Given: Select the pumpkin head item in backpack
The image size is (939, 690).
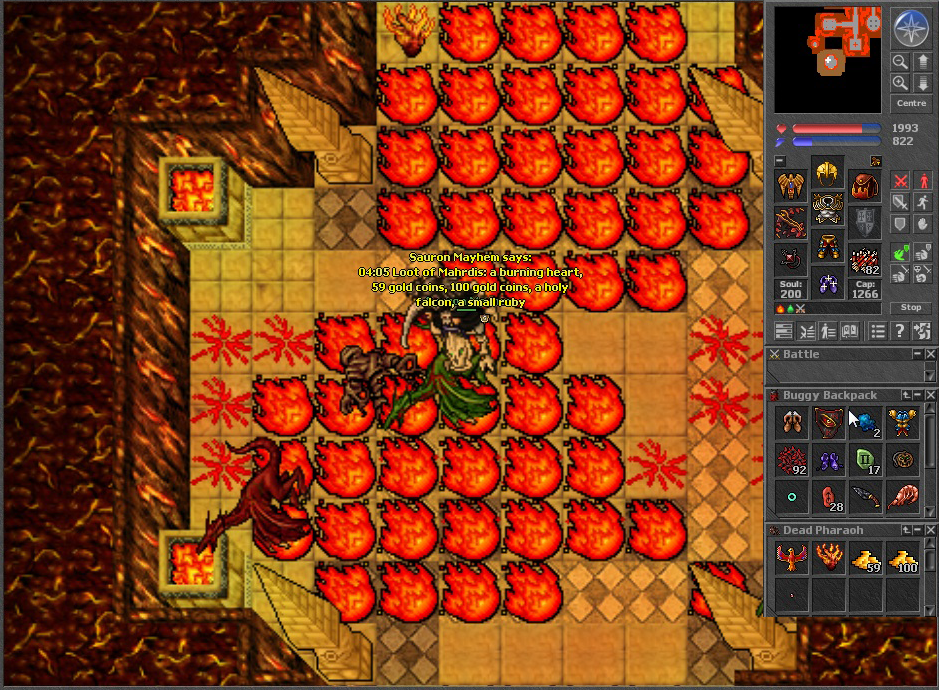Looking at the screenshot, I should (902, 460).
